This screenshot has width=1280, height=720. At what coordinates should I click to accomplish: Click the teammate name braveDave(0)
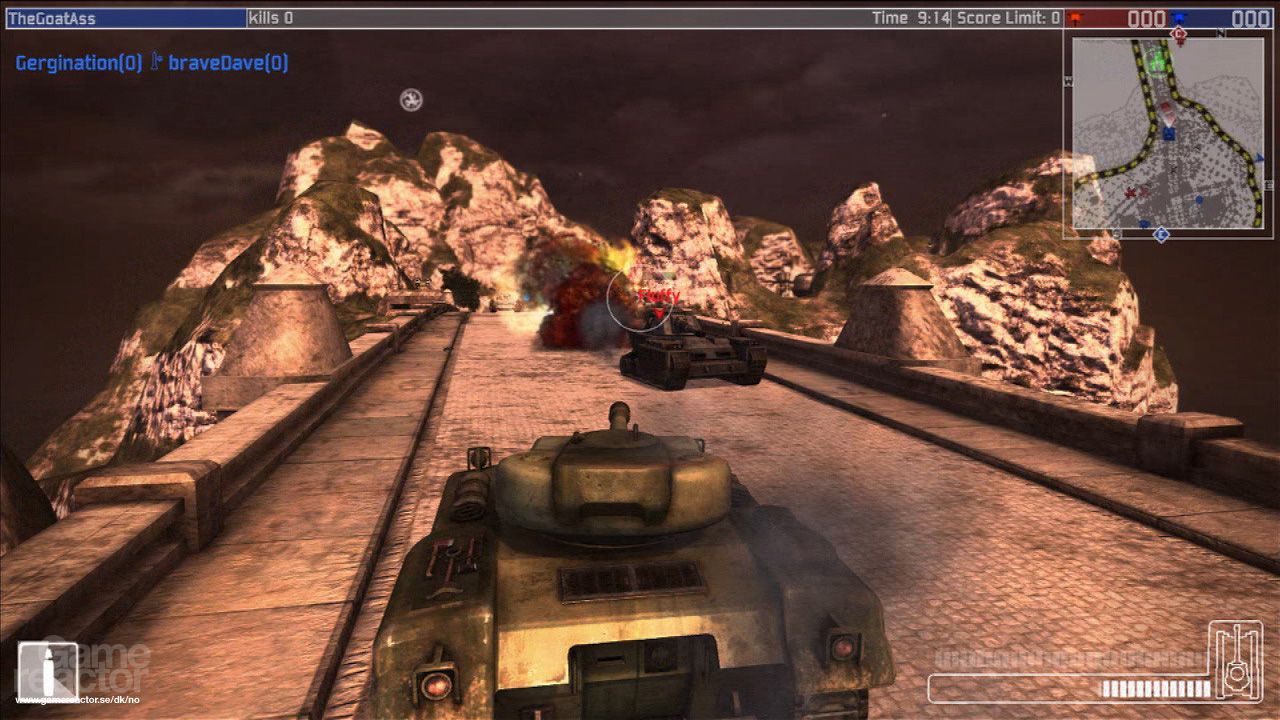coord(227,61)
